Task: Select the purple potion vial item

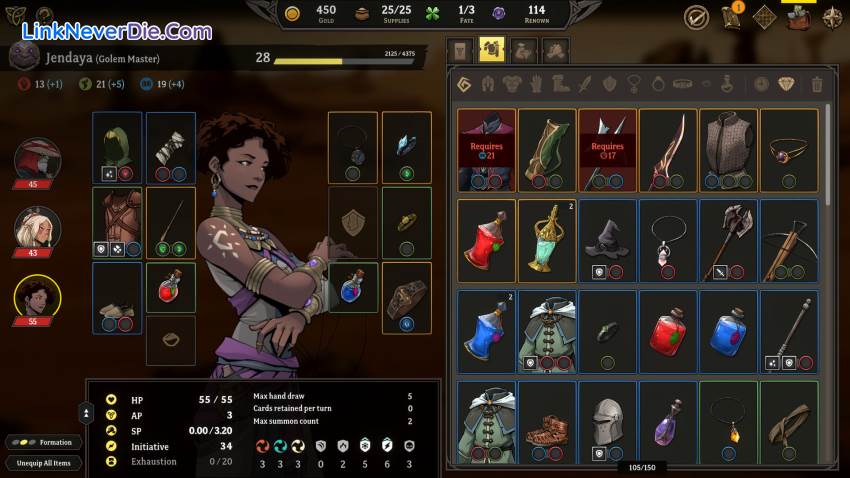Action: pyautogui.click(x=667, y=421)
